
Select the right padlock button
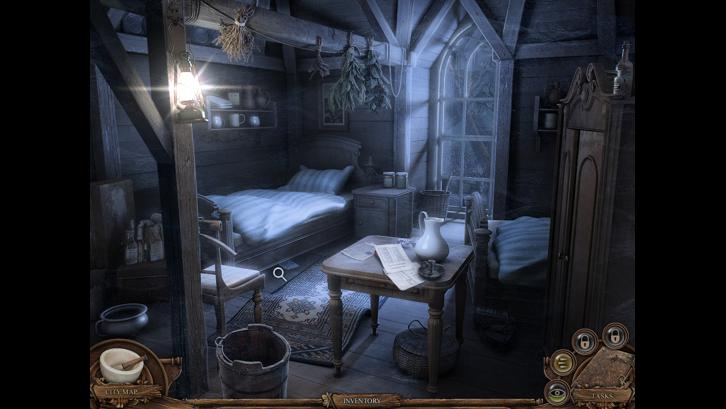pyautogui.click(x=615, y=335)
